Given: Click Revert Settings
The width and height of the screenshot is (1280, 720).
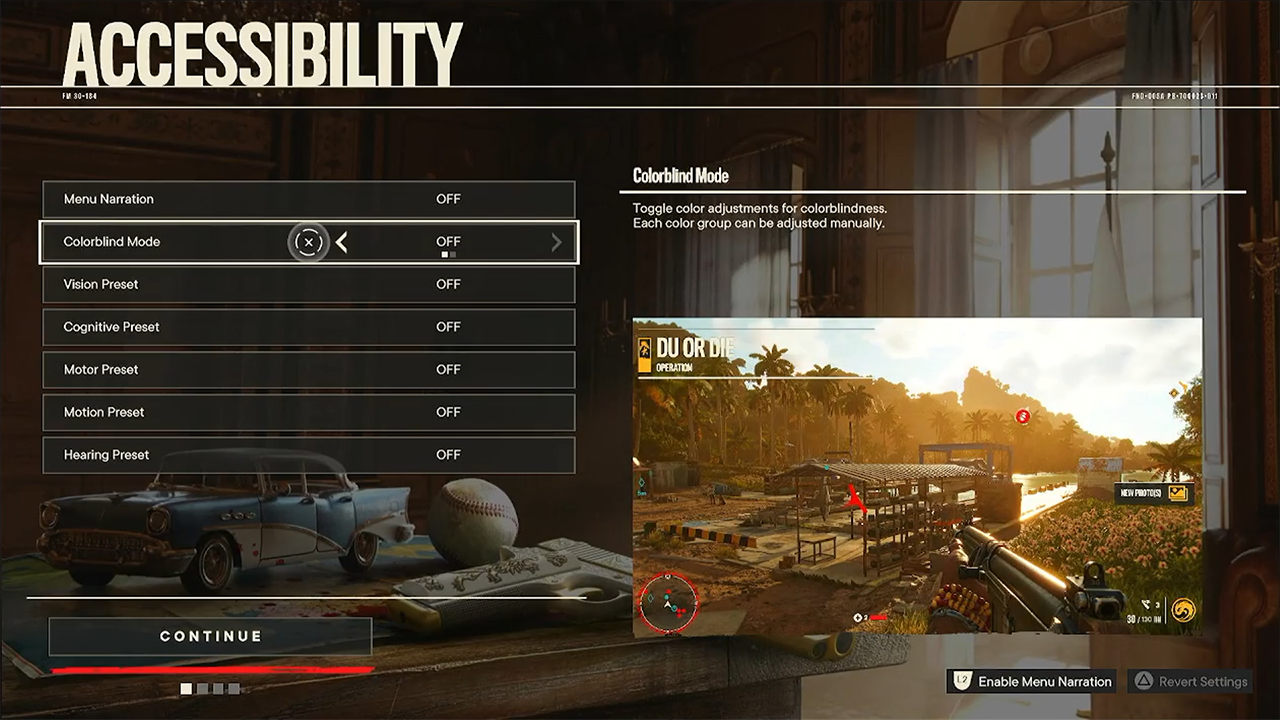Looking at the screenshot, I should (x=1190, y=682).
